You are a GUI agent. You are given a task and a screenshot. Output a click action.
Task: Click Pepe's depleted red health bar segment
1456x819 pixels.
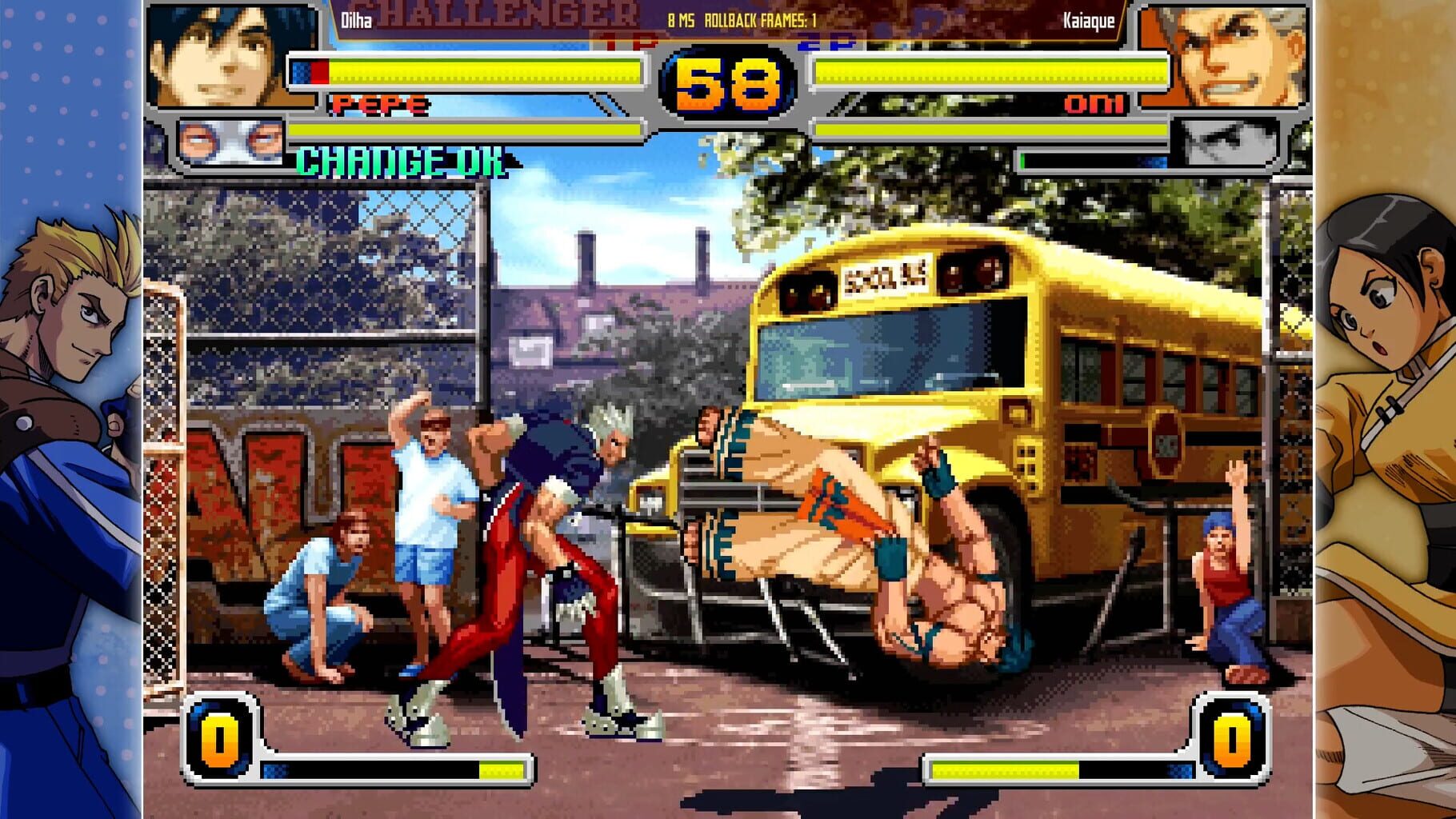(x=320, y=70)
